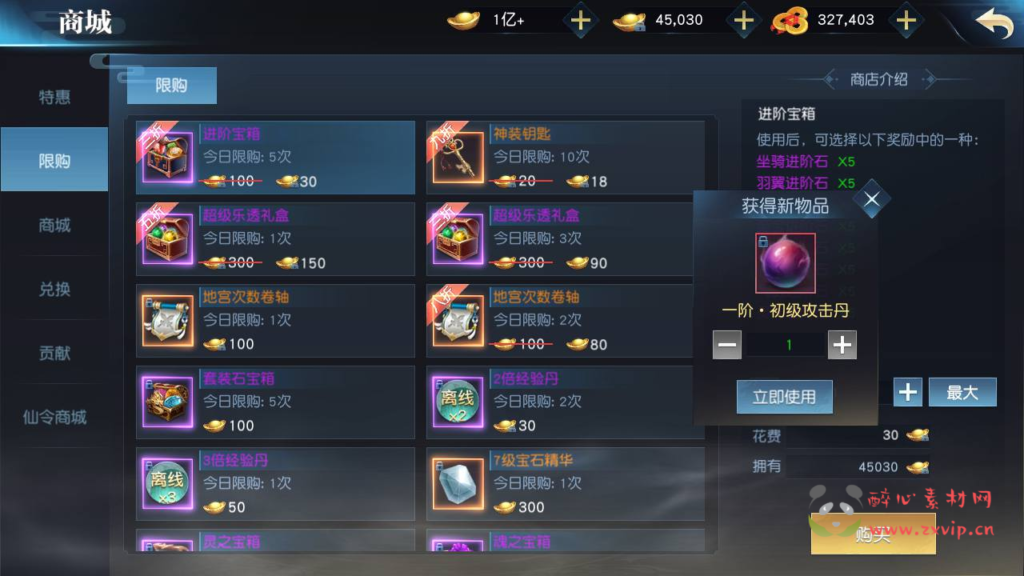Choose the 神装钥匙 shop item
1024x576 pixels.
[565, 158]
